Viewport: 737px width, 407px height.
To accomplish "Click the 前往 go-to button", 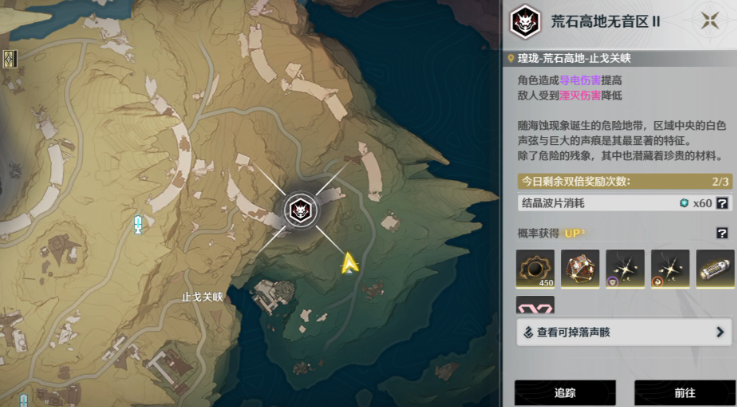I will (x=683, y=394).
